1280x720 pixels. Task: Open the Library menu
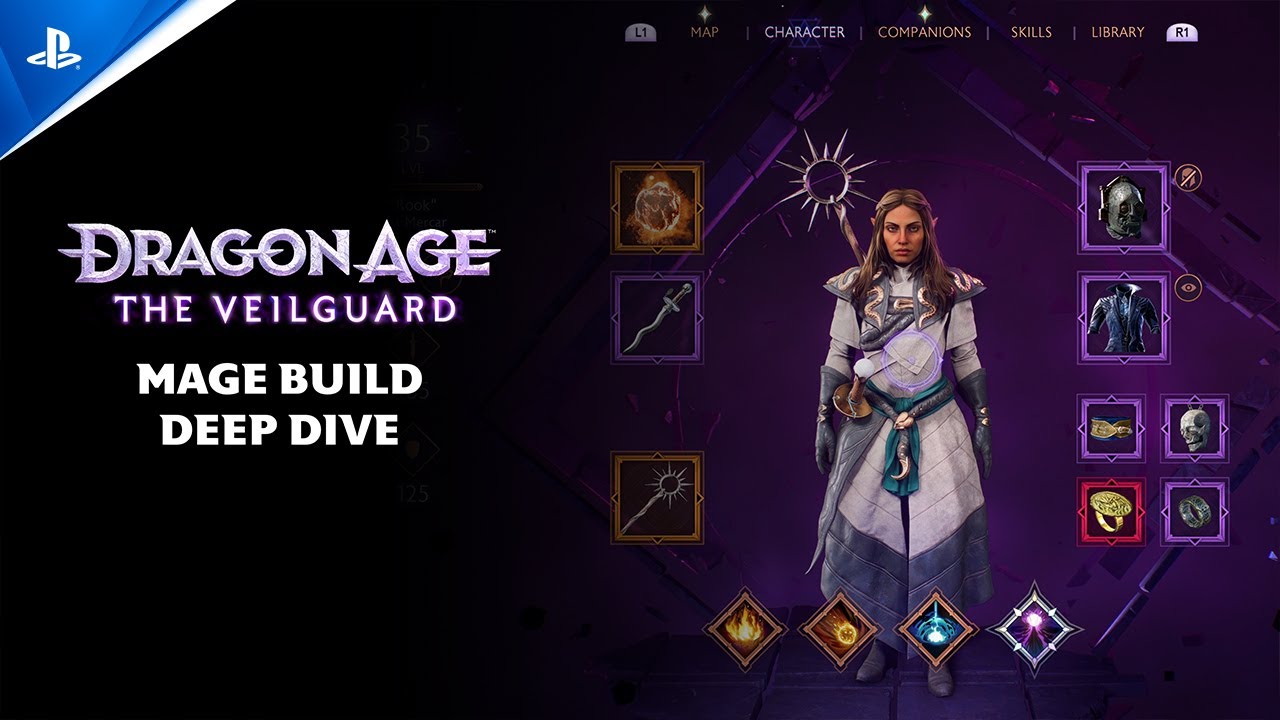pyautogui.click(x=1117, y=32)
